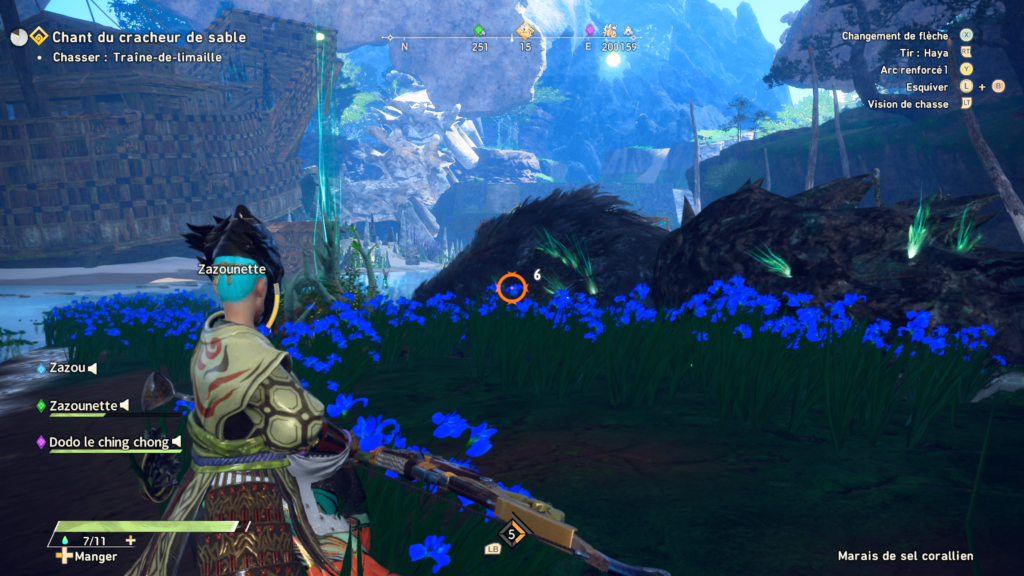1024x576 pixels.
Task: Toggle the speaker icon beside Dodo le ching chong
Action: click(x=177, y=441)
